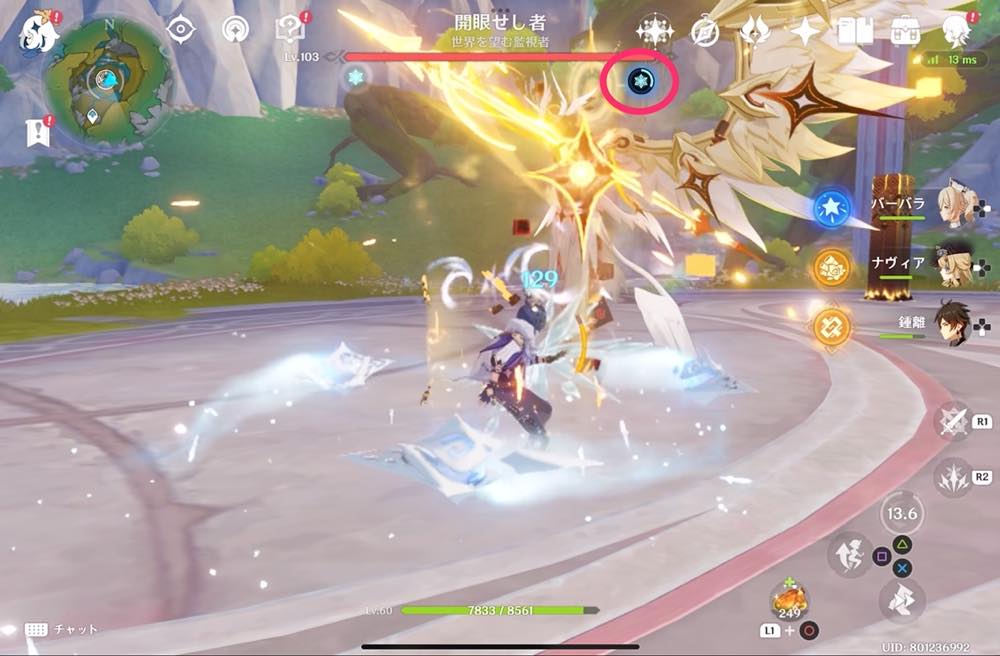Screen dimensions: 1000x656
Task: Open the Paimon menu
Action: point(38,30)
